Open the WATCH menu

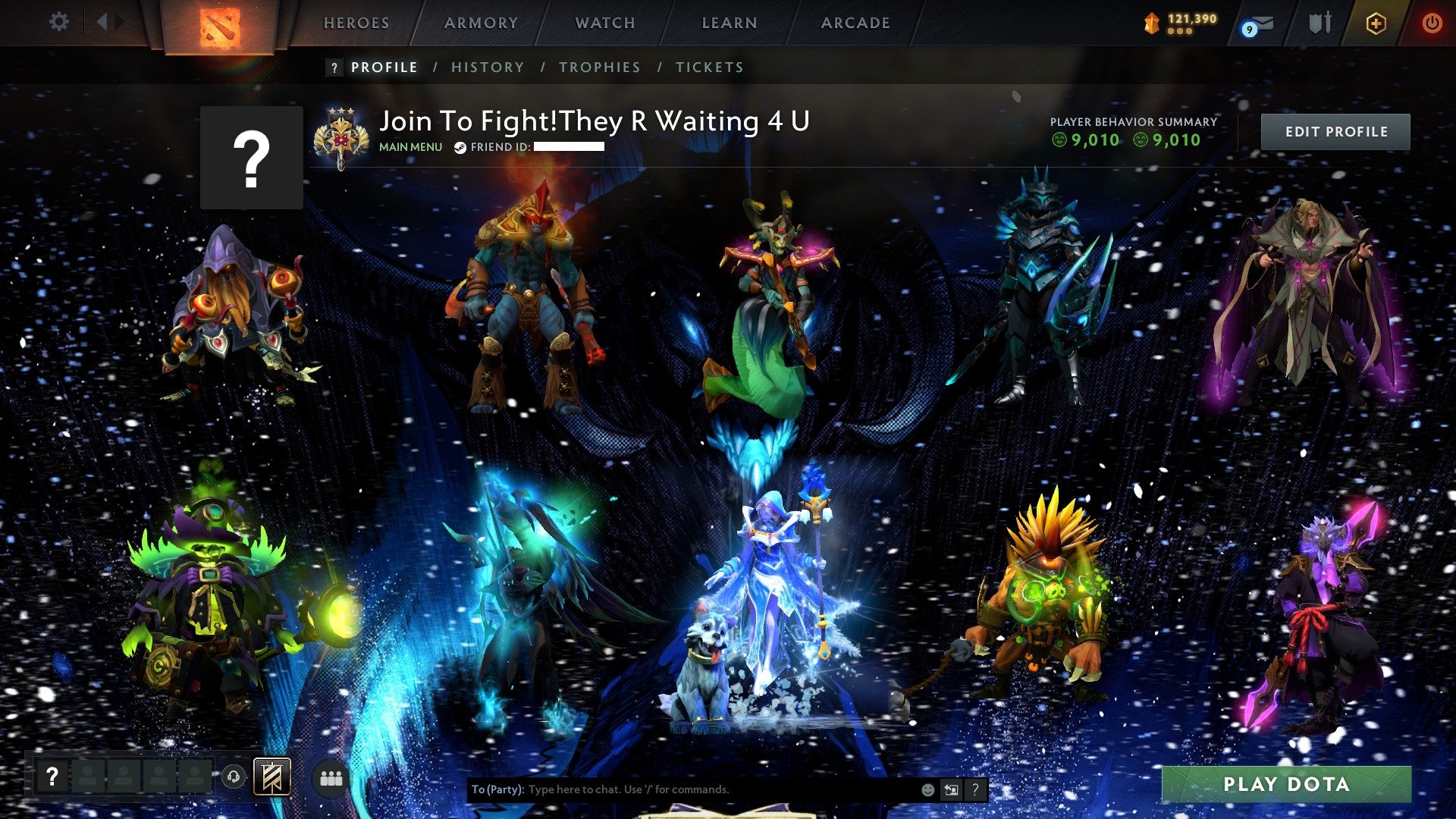coord(606,23)
